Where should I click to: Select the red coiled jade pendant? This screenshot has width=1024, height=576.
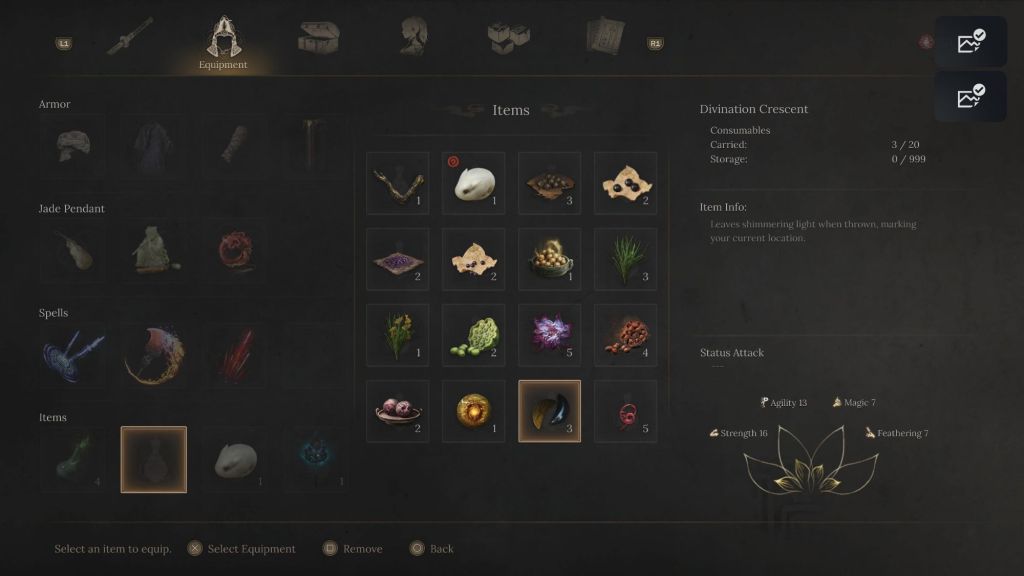coord(236,251)
